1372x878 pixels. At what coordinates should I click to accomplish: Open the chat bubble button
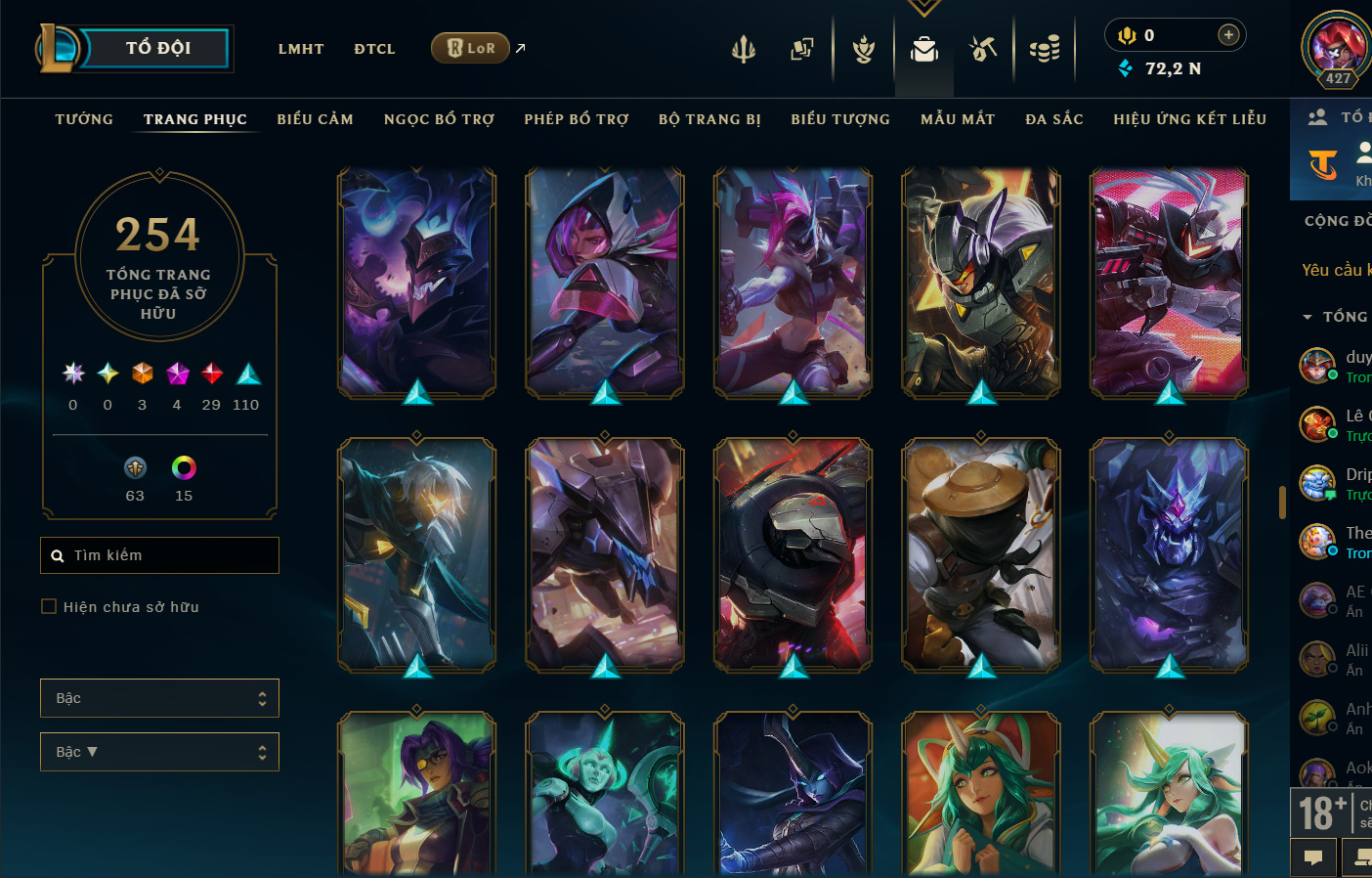pos(1313,857)
